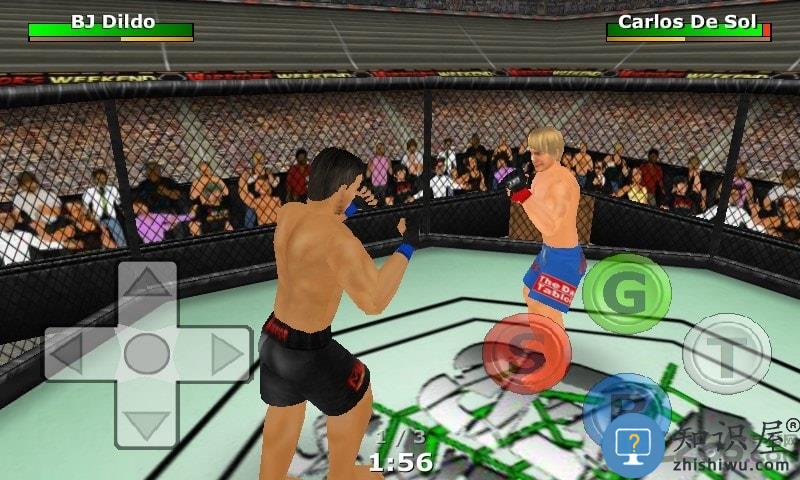The height and width of the screenshot is (480, 800).
Task: Tap the D-pad center circle
Action: point(146,353)
